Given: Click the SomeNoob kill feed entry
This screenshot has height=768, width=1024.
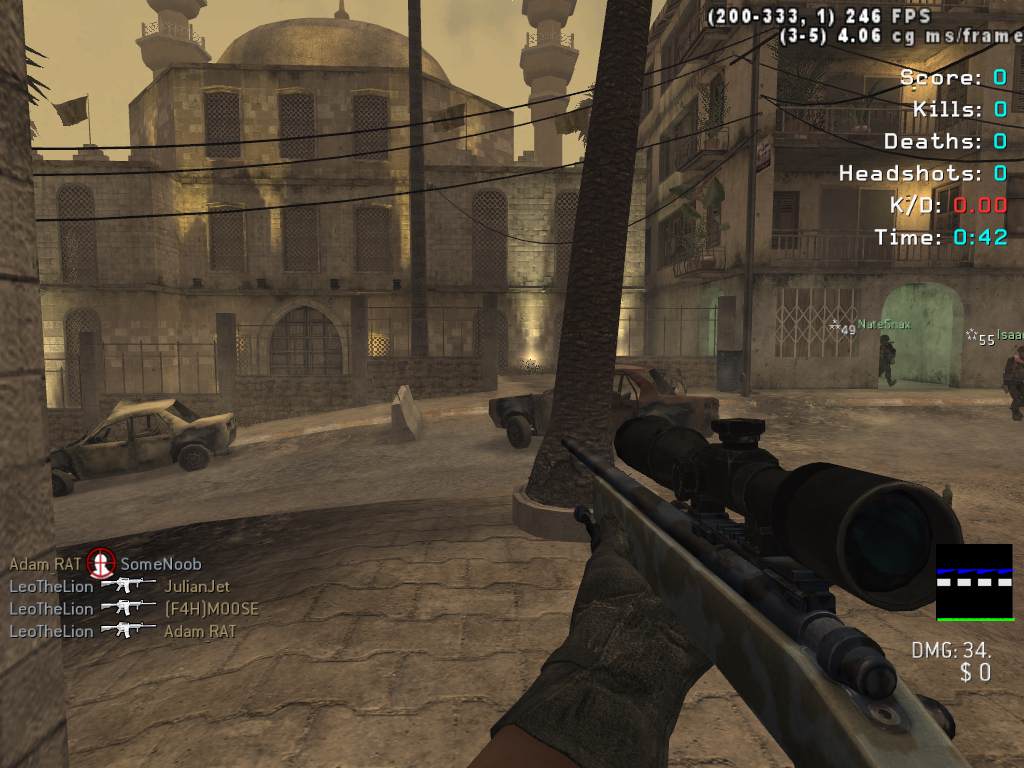Looking at the screenshot, I should 160,564.
